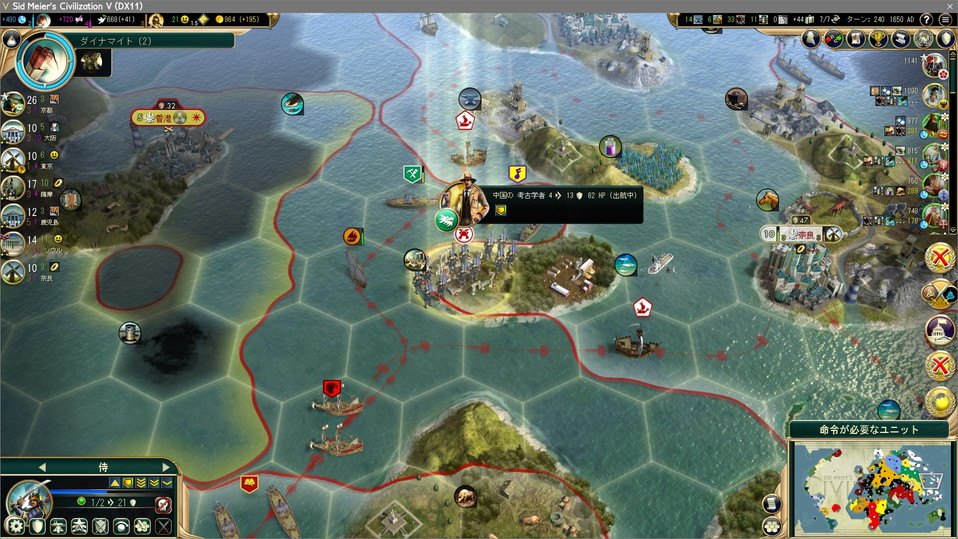Select the next unit with right arrow
The image size is (958, 539).
point(166,467)
